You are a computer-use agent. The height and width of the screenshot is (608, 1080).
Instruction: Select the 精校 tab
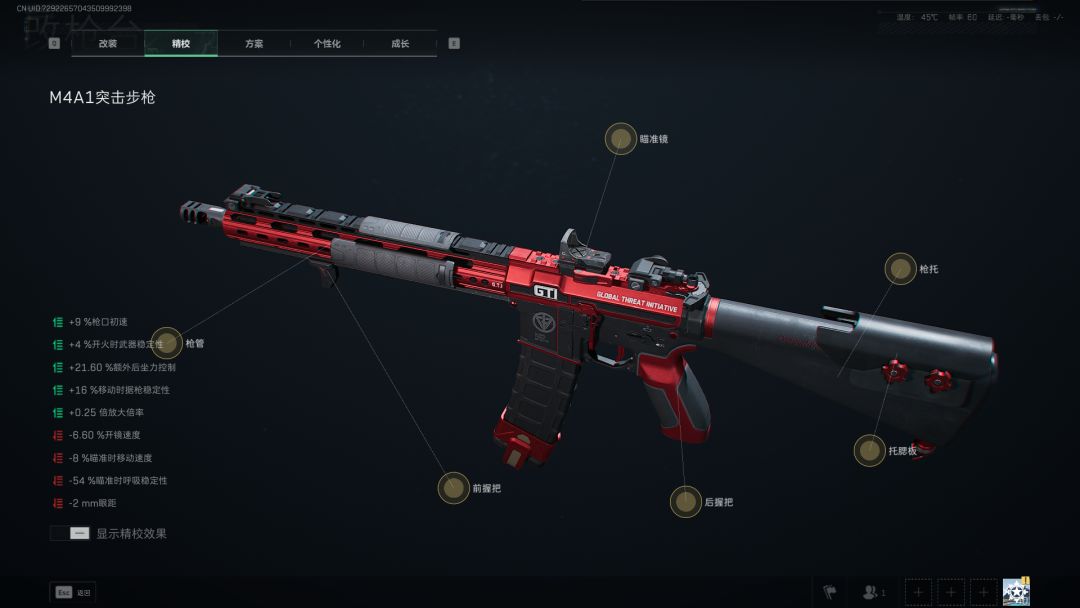(x=181, y=44)
